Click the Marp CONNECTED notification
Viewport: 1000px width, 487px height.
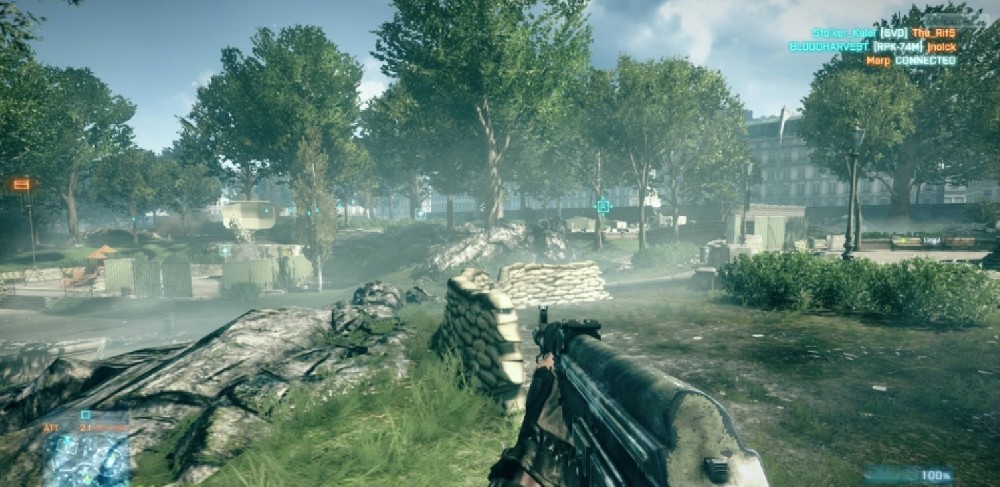910,61
